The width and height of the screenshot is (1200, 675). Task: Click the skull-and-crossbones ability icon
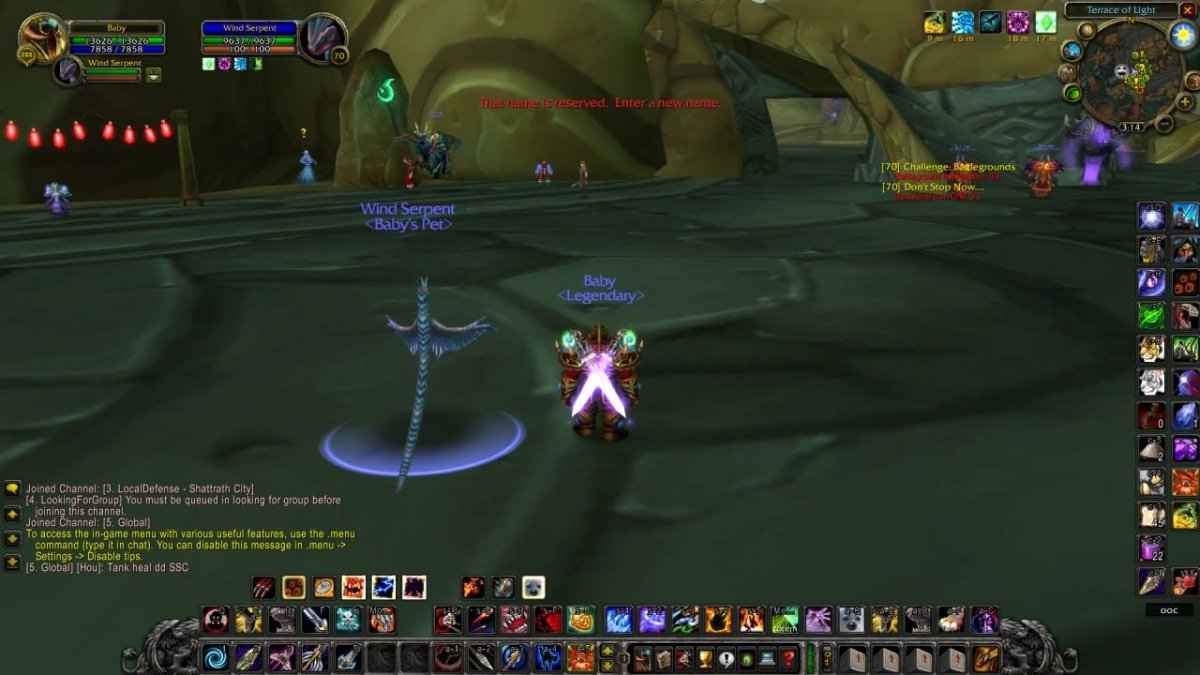[348, 620]
